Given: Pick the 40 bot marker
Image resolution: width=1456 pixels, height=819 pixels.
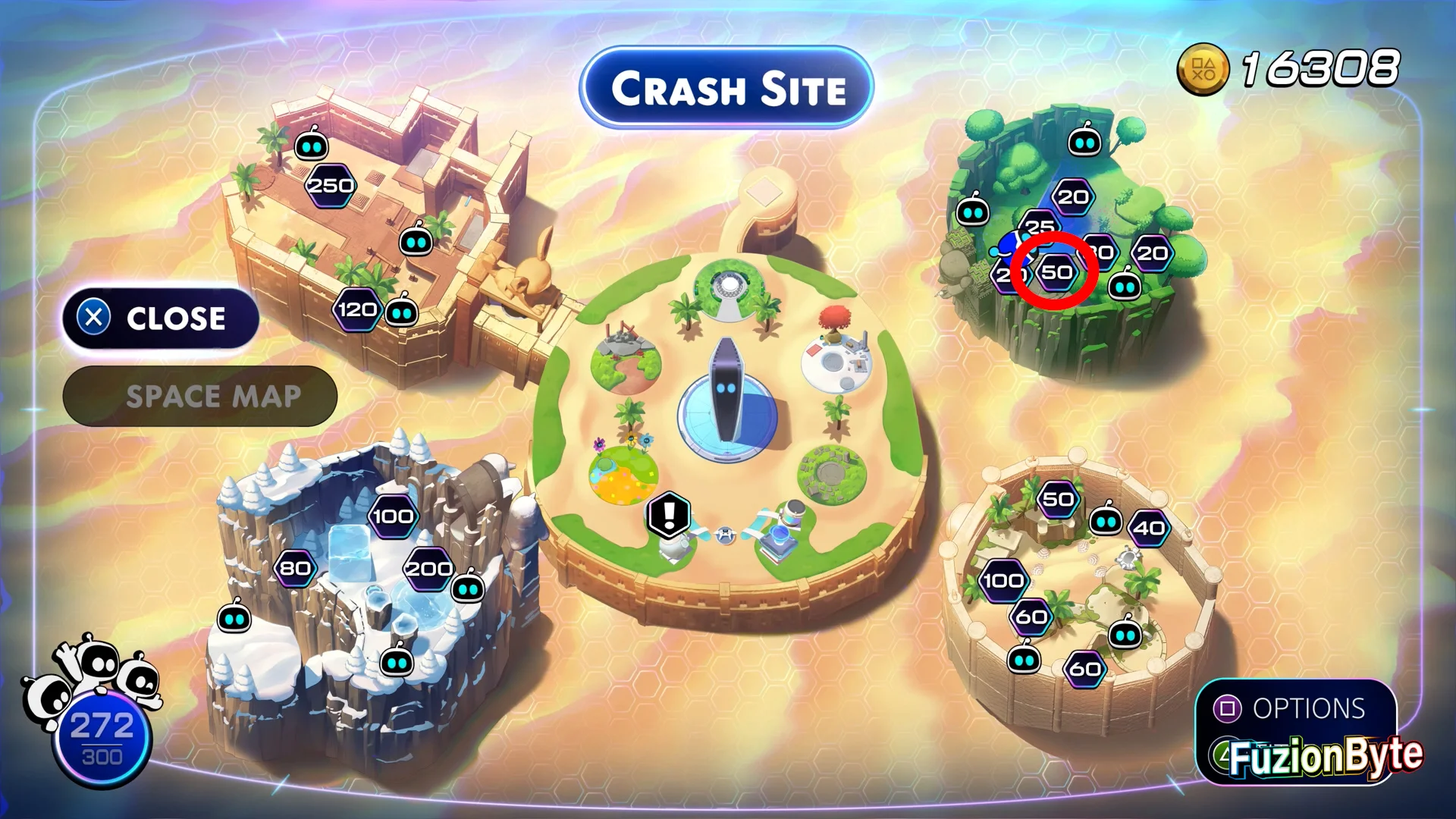Looking at the screenshot, I should [x=1149, y=528].
